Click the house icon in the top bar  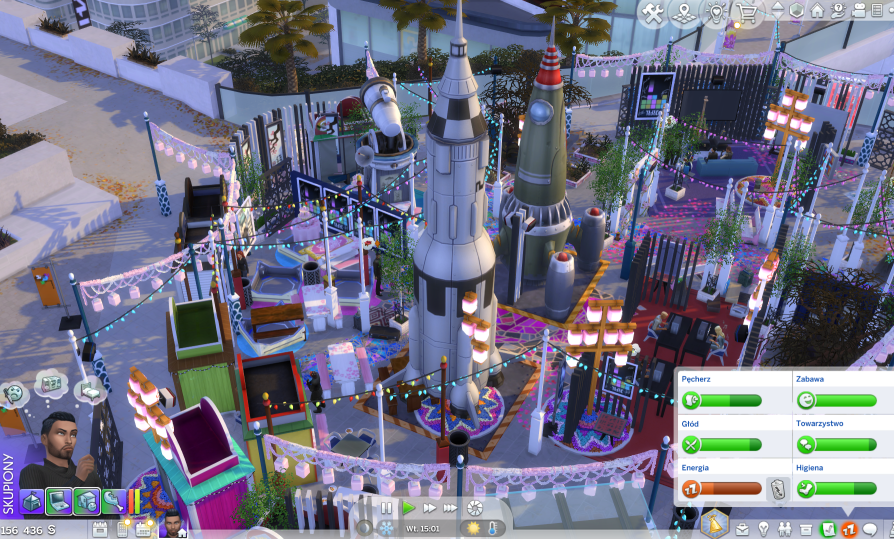click(817, 12)
